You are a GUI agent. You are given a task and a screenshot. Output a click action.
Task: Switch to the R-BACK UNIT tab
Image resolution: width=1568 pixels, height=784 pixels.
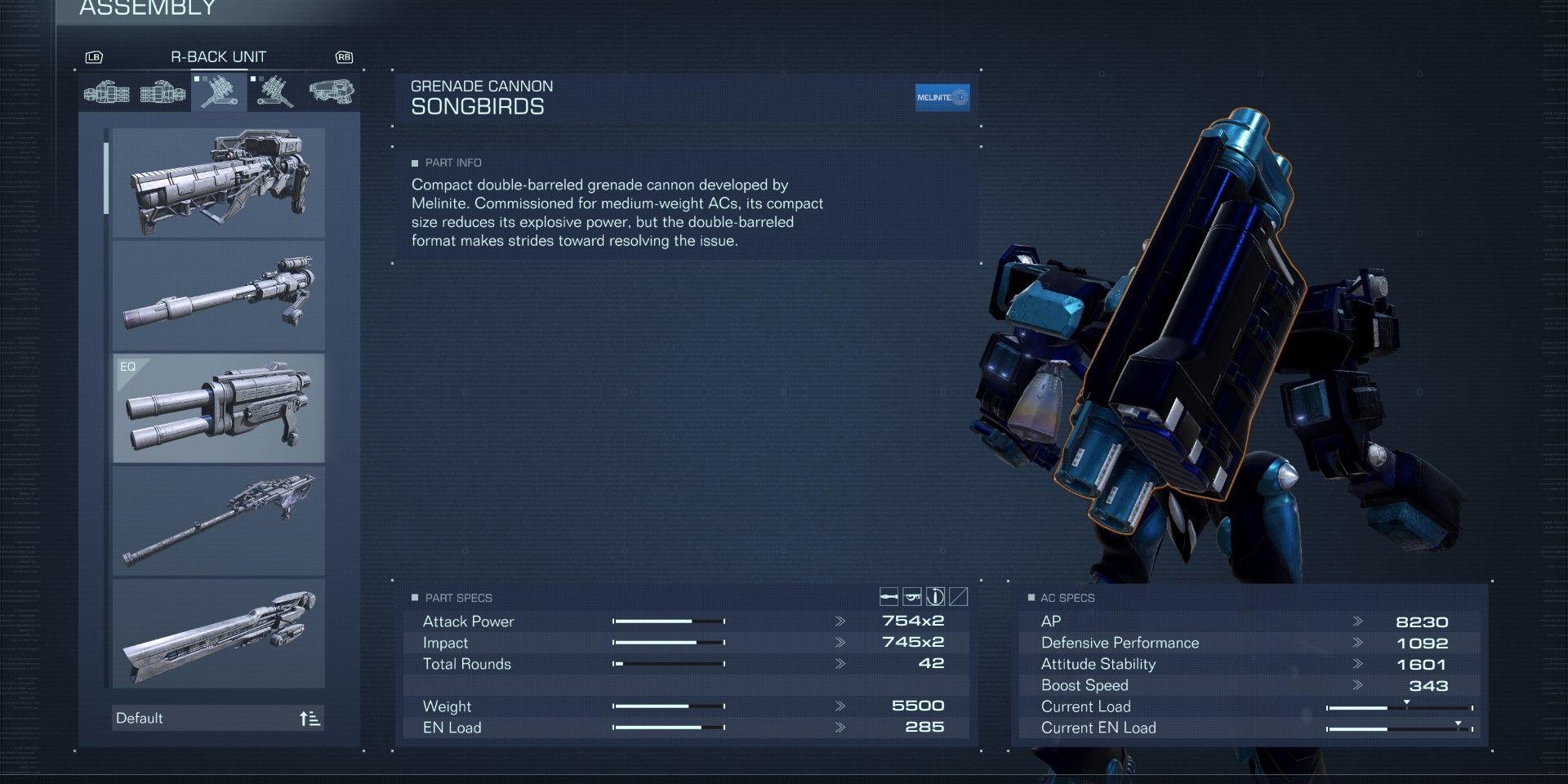217,56
